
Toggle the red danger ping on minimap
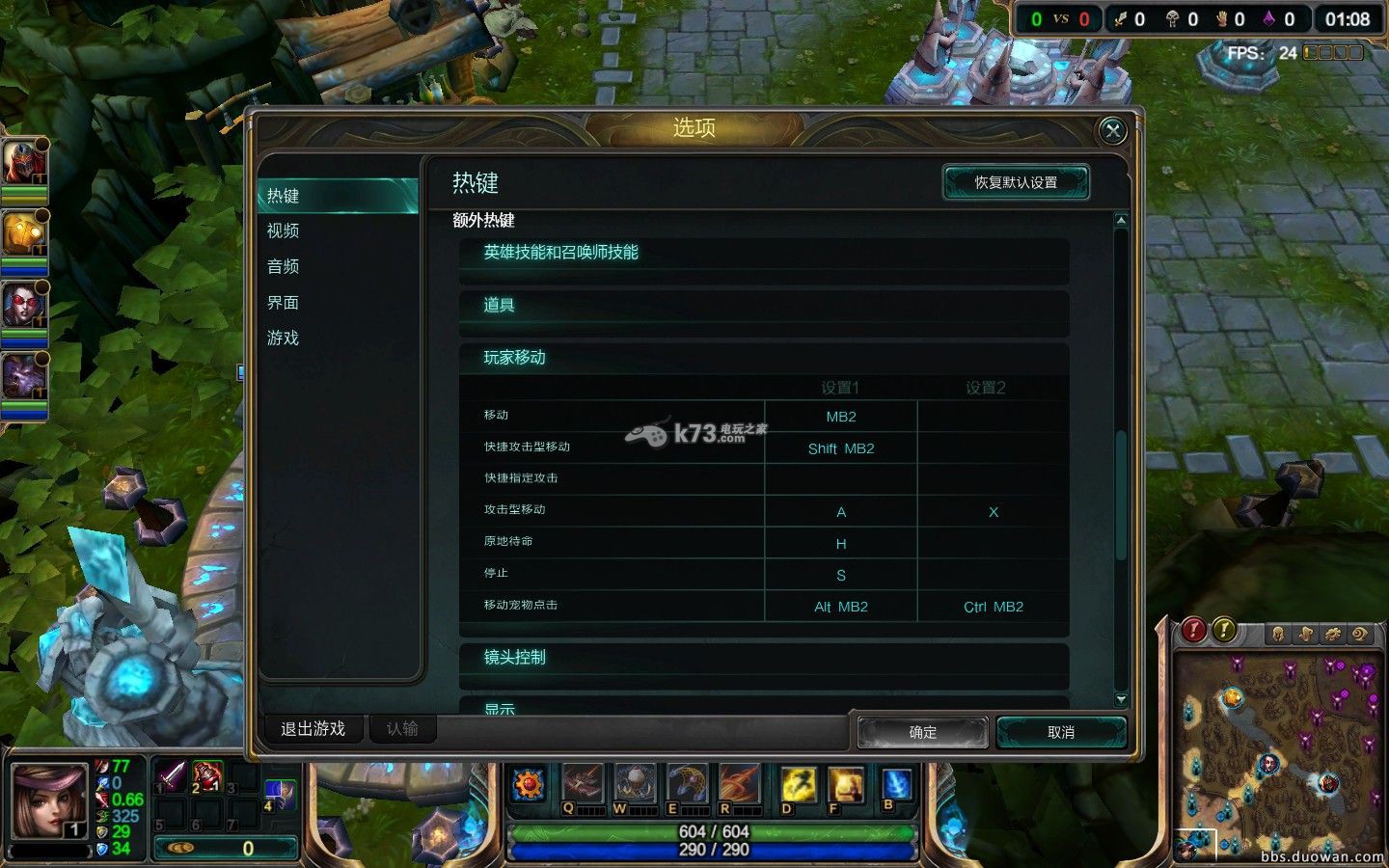pyautogui.click(x=1194, y=632)
